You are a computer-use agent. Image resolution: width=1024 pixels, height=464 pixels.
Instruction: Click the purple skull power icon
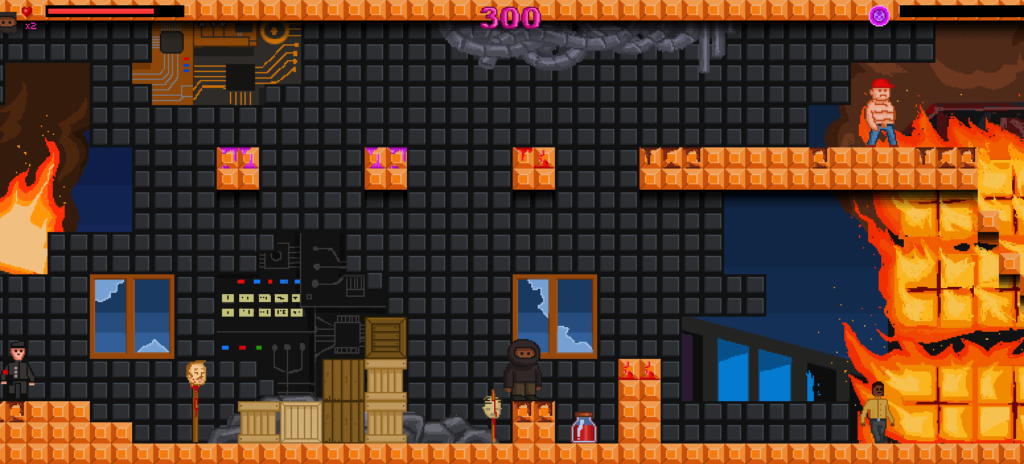tap(879, 15)
